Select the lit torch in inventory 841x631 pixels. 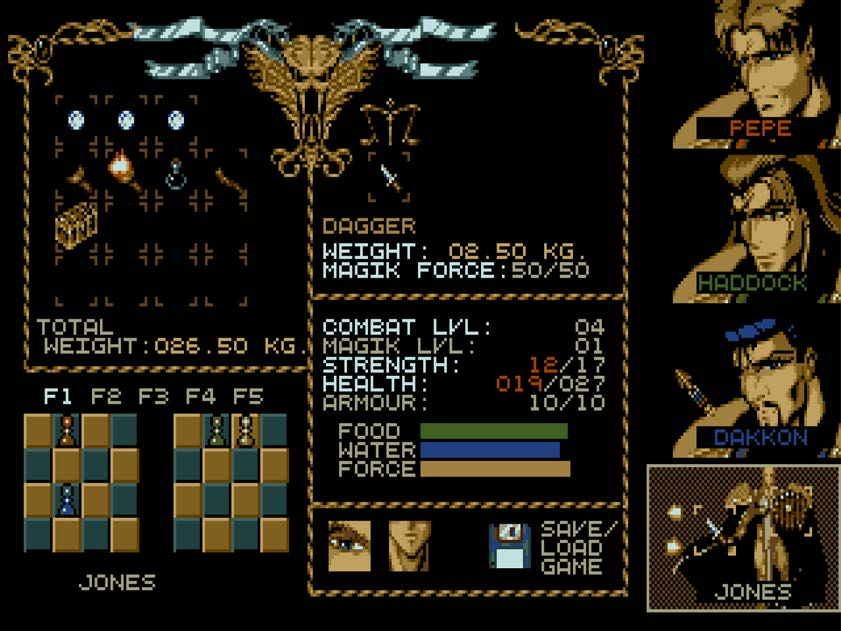122,167
